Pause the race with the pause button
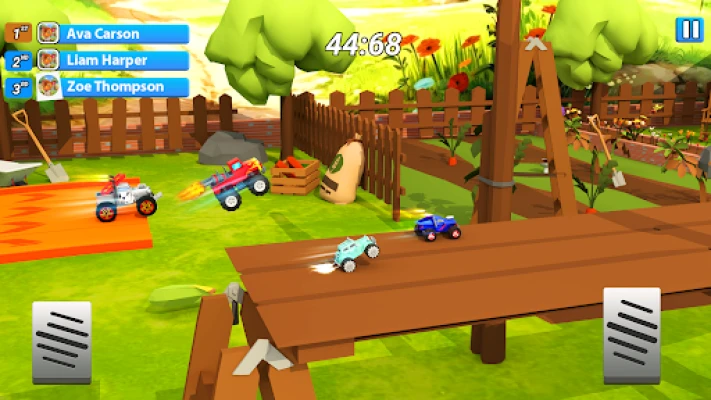 tap(689, 30)
